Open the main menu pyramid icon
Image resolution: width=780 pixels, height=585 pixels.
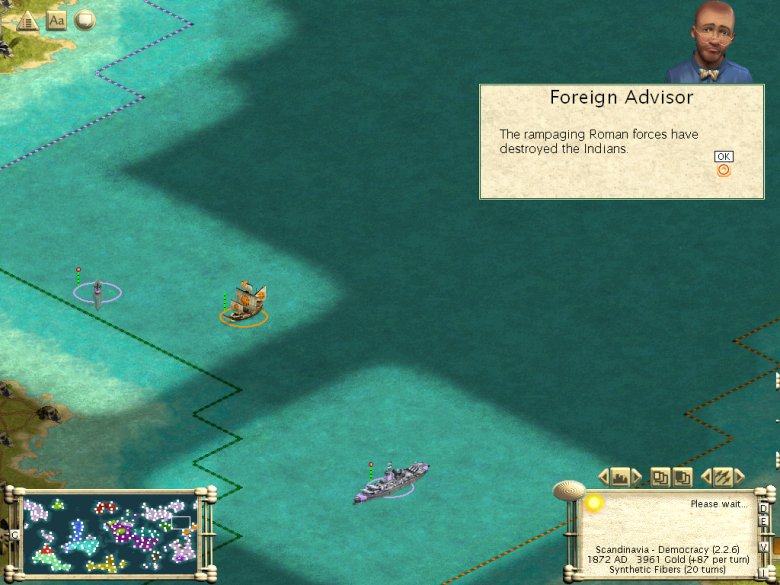click(27, 20)
